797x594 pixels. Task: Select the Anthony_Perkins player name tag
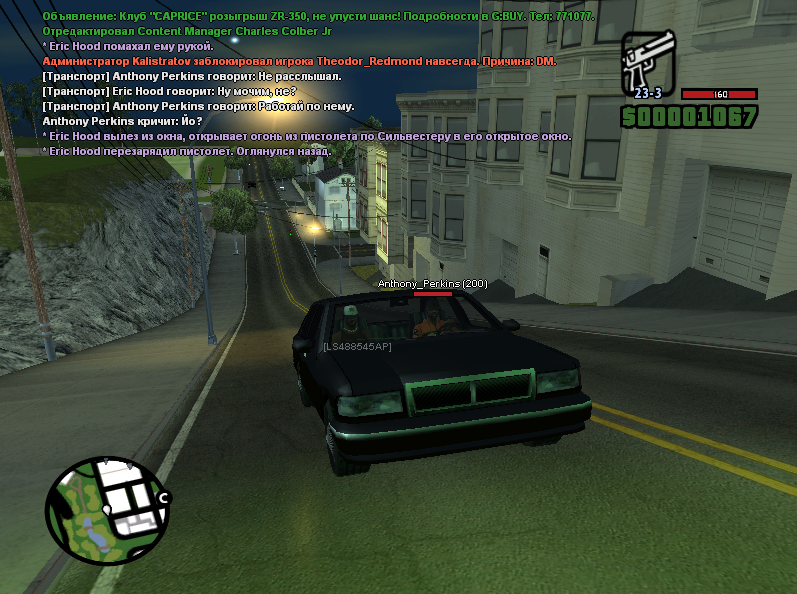(x=432, y=284)
